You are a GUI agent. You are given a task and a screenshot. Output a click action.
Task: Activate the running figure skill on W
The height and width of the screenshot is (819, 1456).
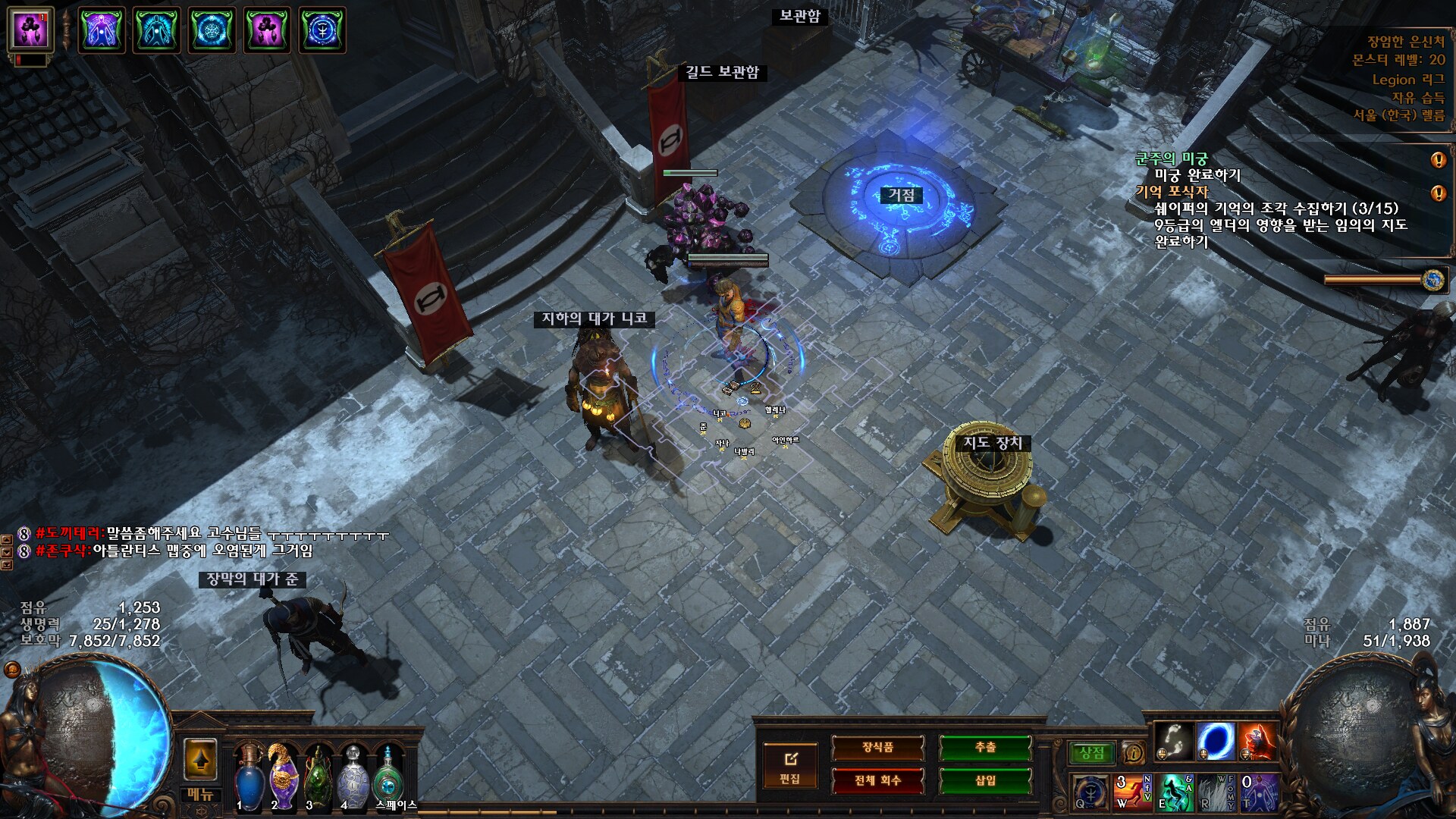1132,792
